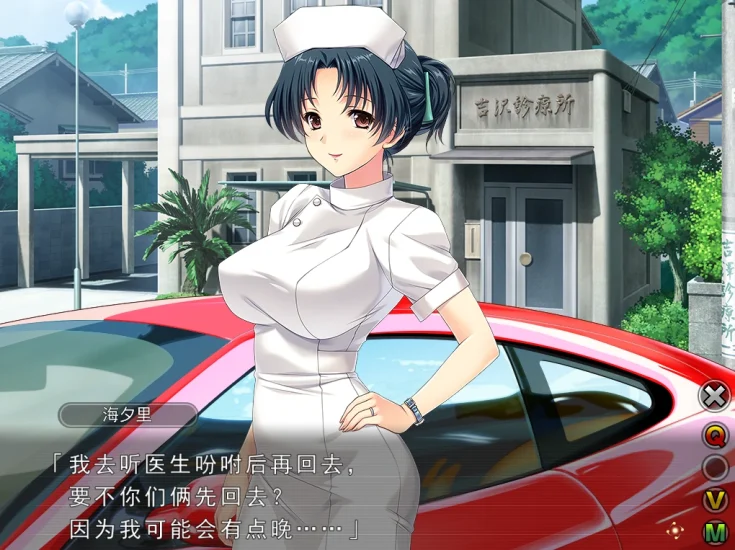Open the menu with the green M button
Viewport: 735px width, 550px height.
(714, 532)
